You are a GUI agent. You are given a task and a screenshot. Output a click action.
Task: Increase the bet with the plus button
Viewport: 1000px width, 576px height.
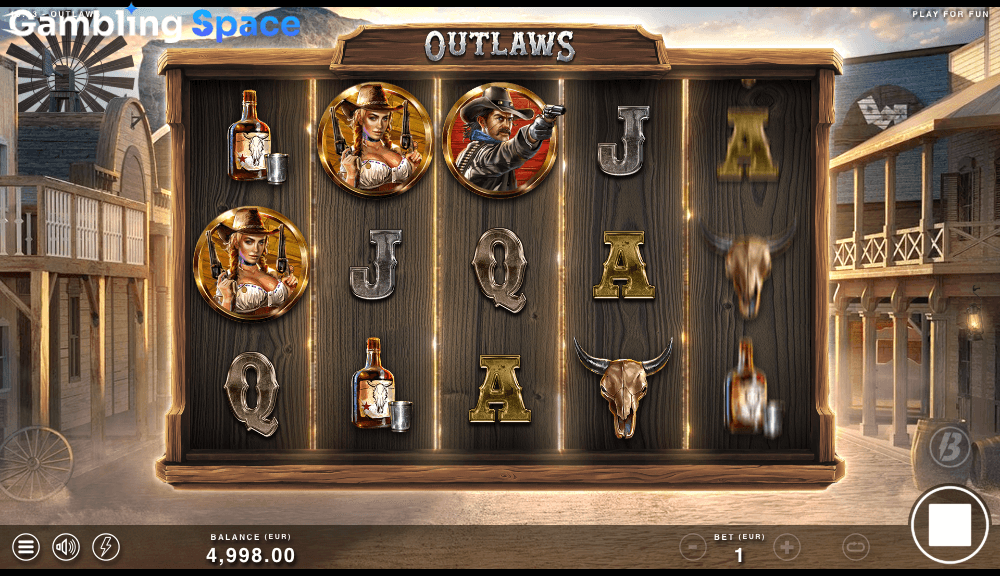click(x=787, y=547)
